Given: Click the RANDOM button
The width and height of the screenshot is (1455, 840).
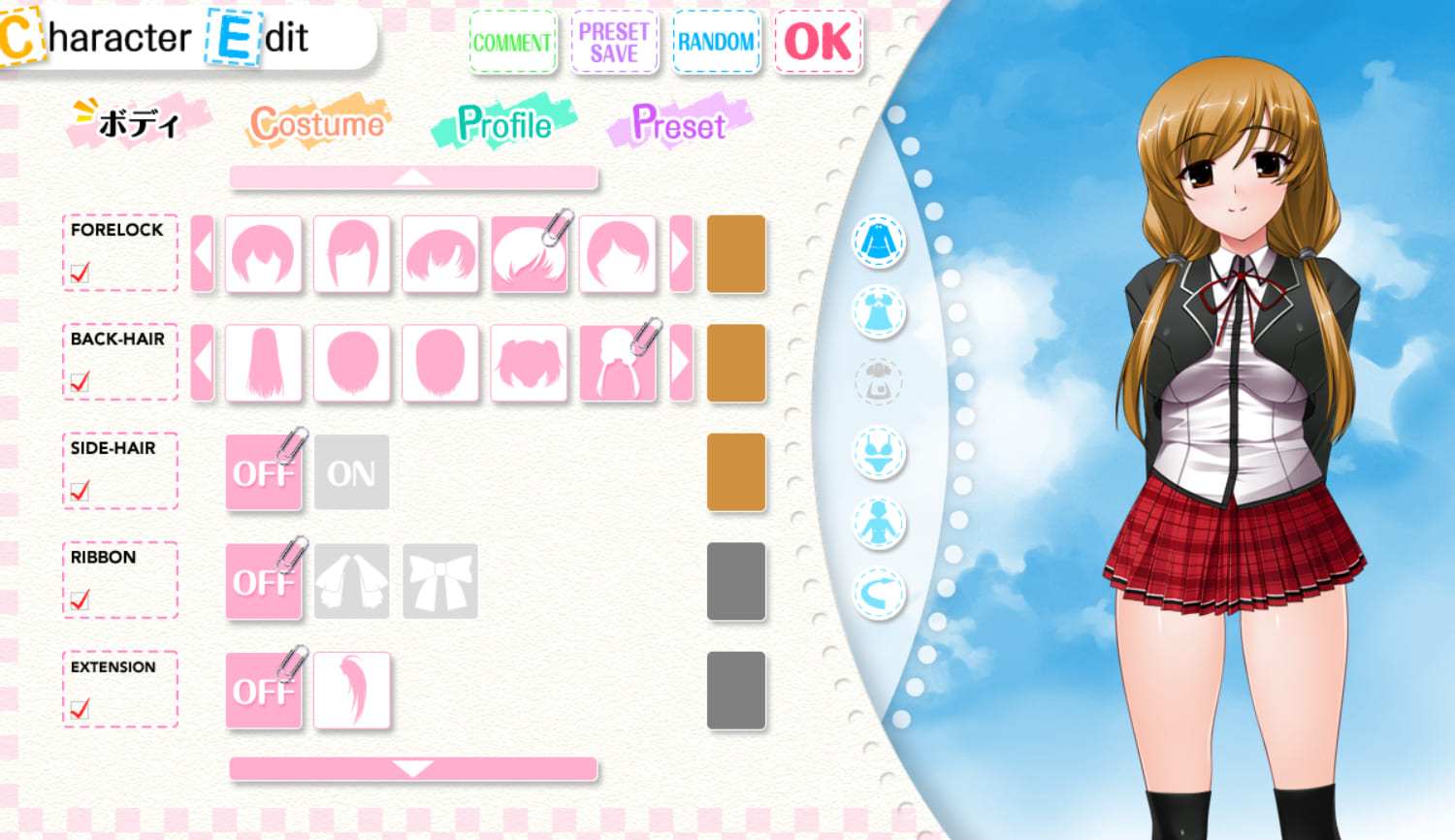Looking at the screenshot, I should pyautogui.click(x=716, y=43).
